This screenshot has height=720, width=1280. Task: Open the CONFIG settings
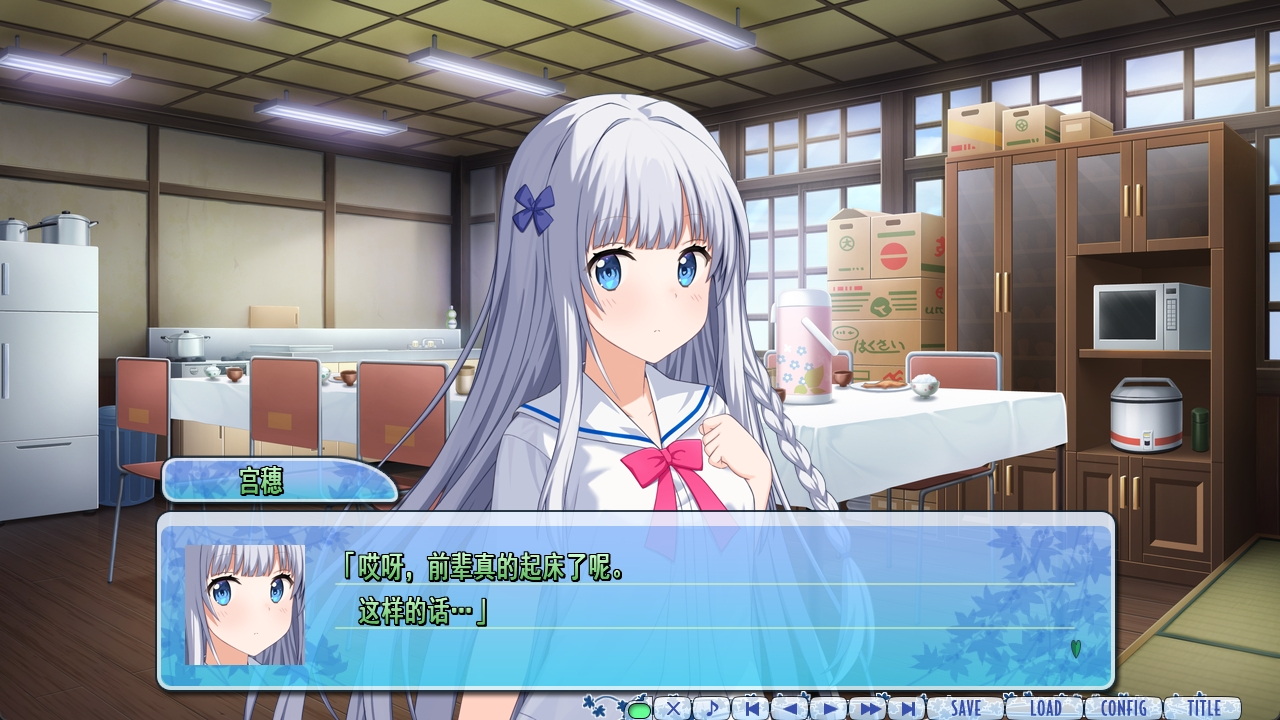point(1123,708)
